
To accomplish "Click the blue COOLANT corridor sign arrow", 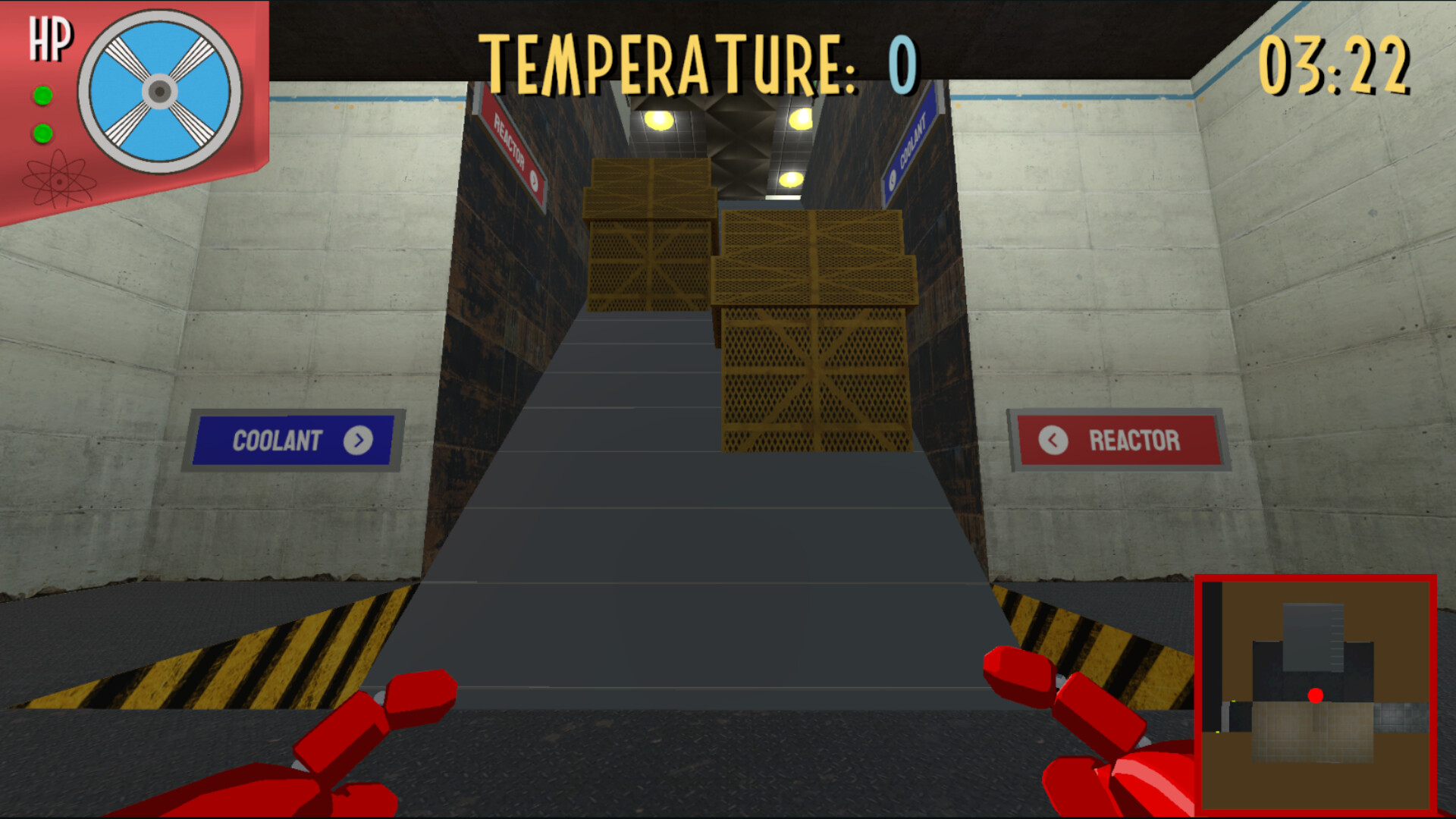I will (892, 179).
